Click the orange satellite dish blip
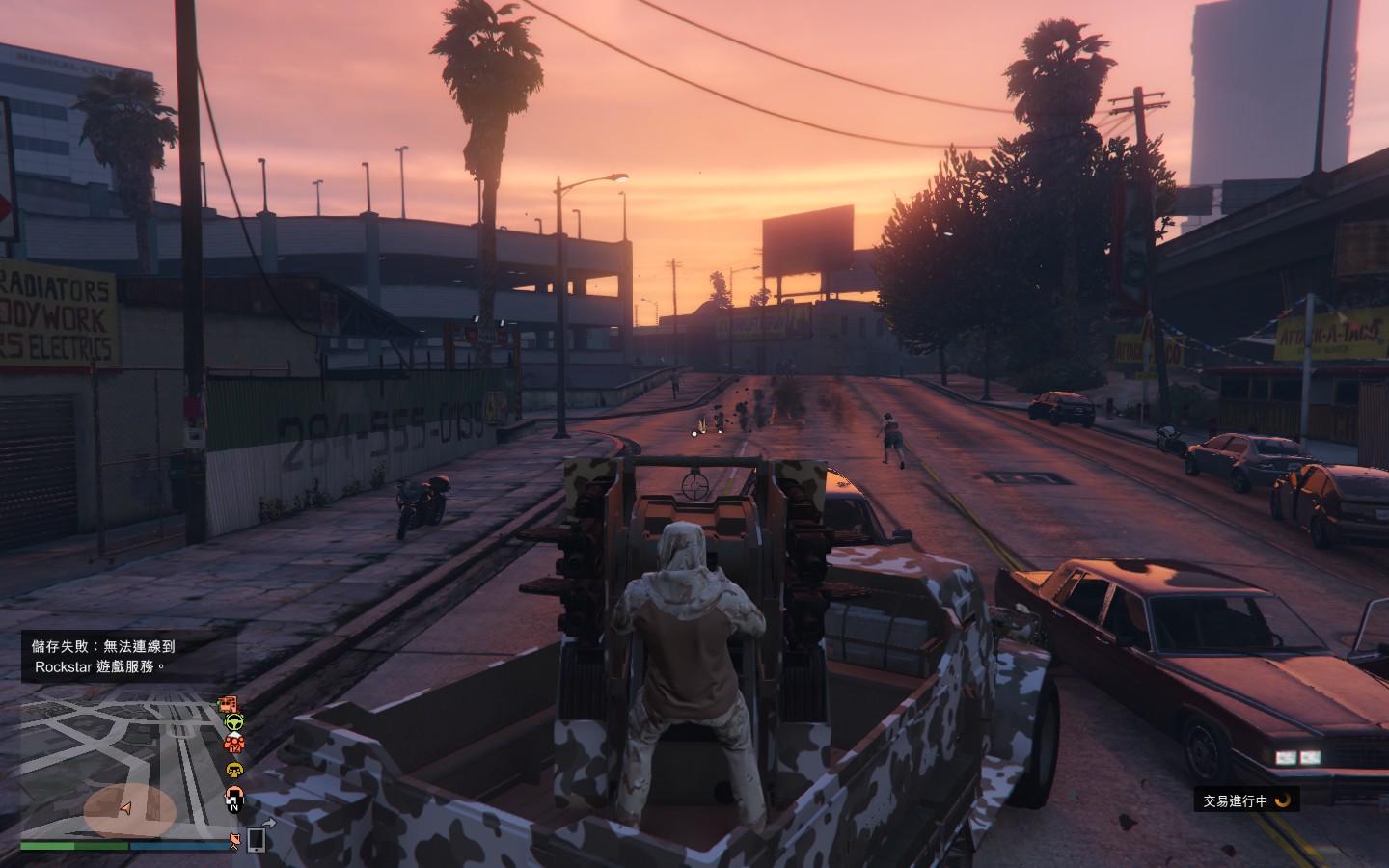The width and height of the screenshot is (1389, 868). (x=234, y=841)
